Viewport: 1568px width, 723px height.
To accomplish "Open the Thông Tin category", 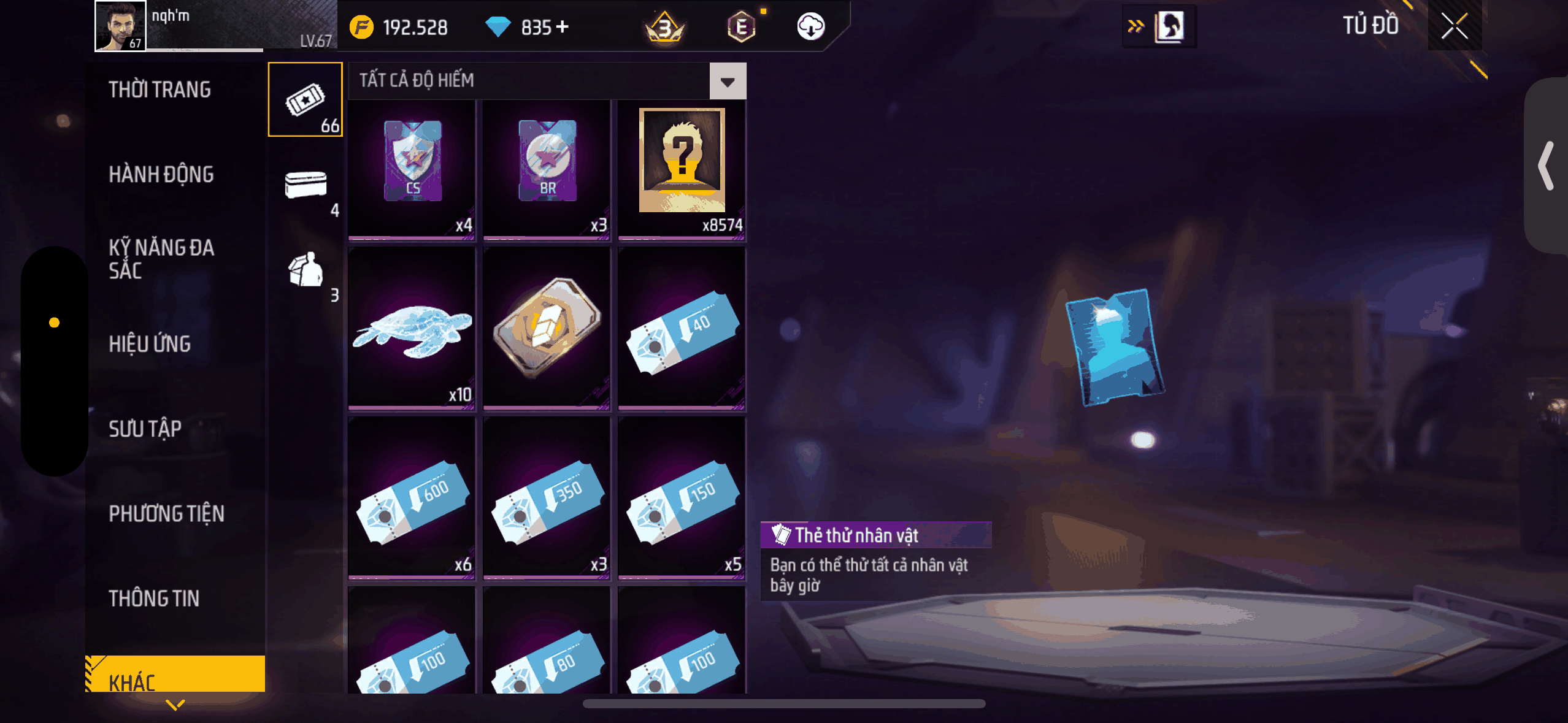I will [154, 599].
